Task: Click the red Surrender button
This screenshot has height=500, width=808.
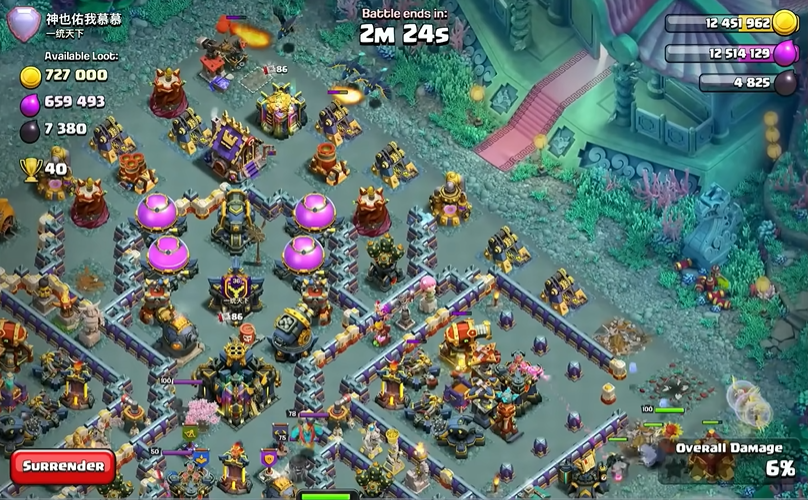Action: (x=63, y=466)
